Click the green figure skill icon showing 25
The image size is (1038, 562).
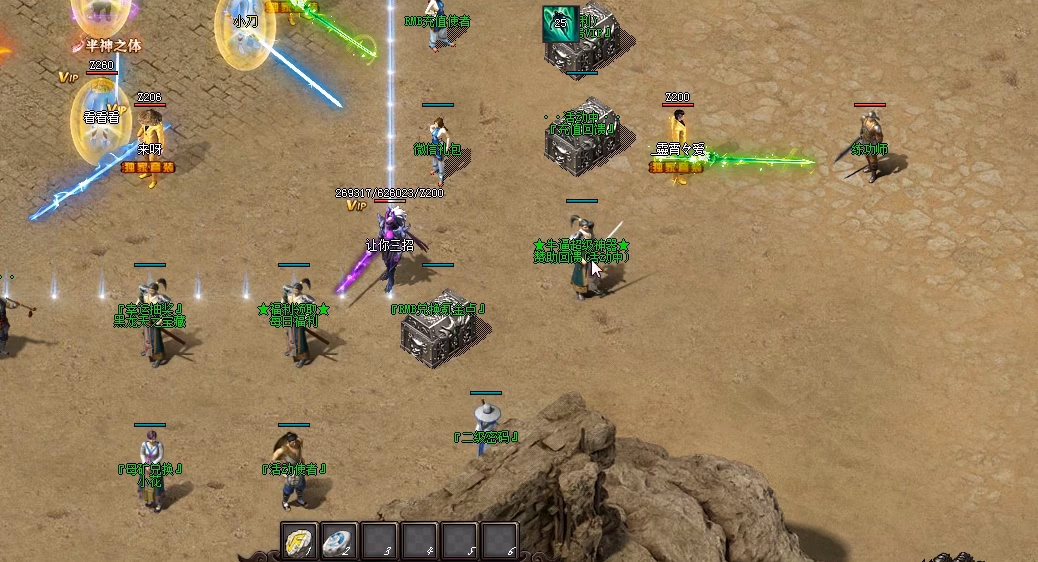pyautogui.click(x=560, y=23)
